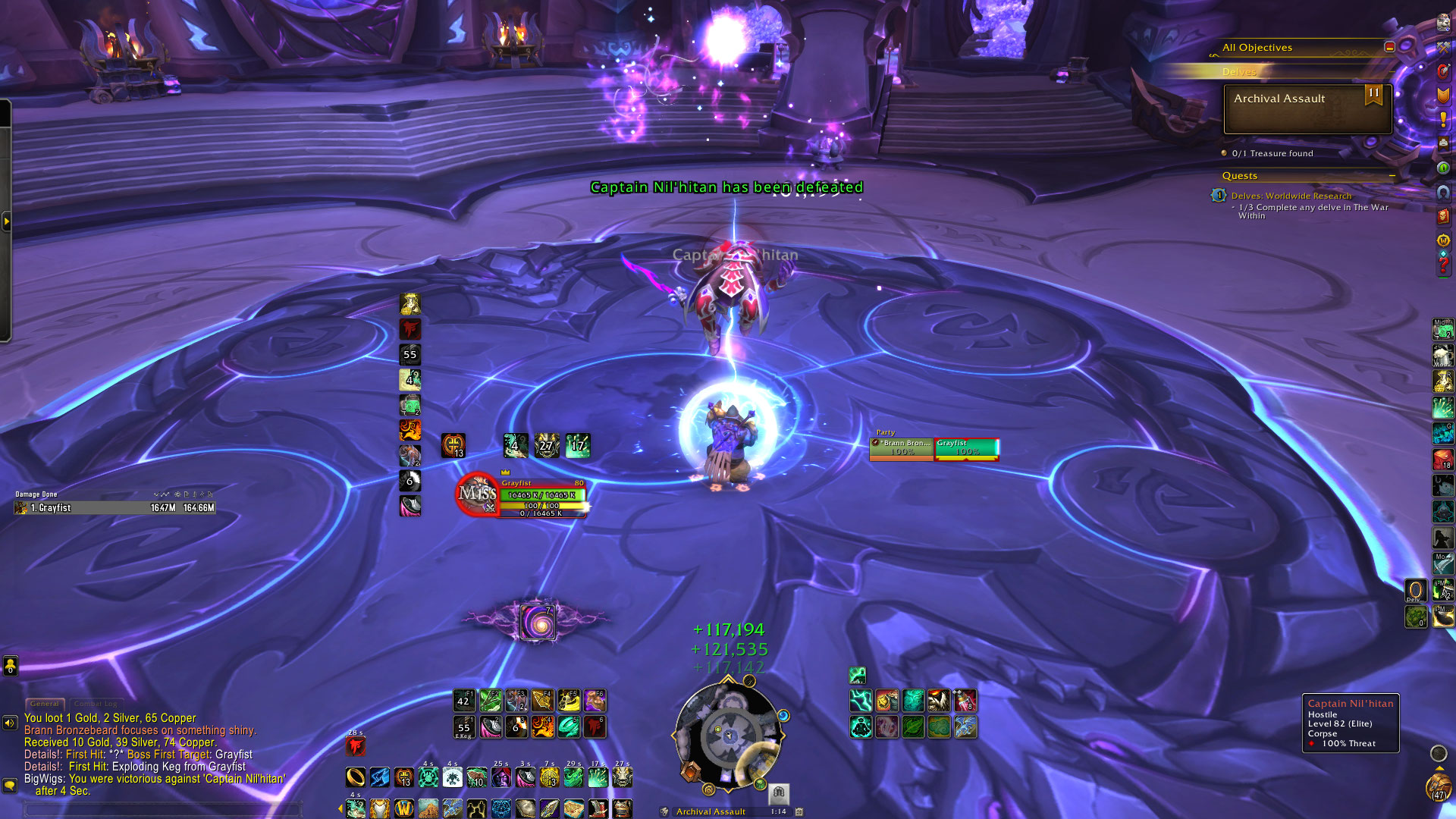Click the minimap
This screenshot has height=819, width=1456.
tap(728, 734)
